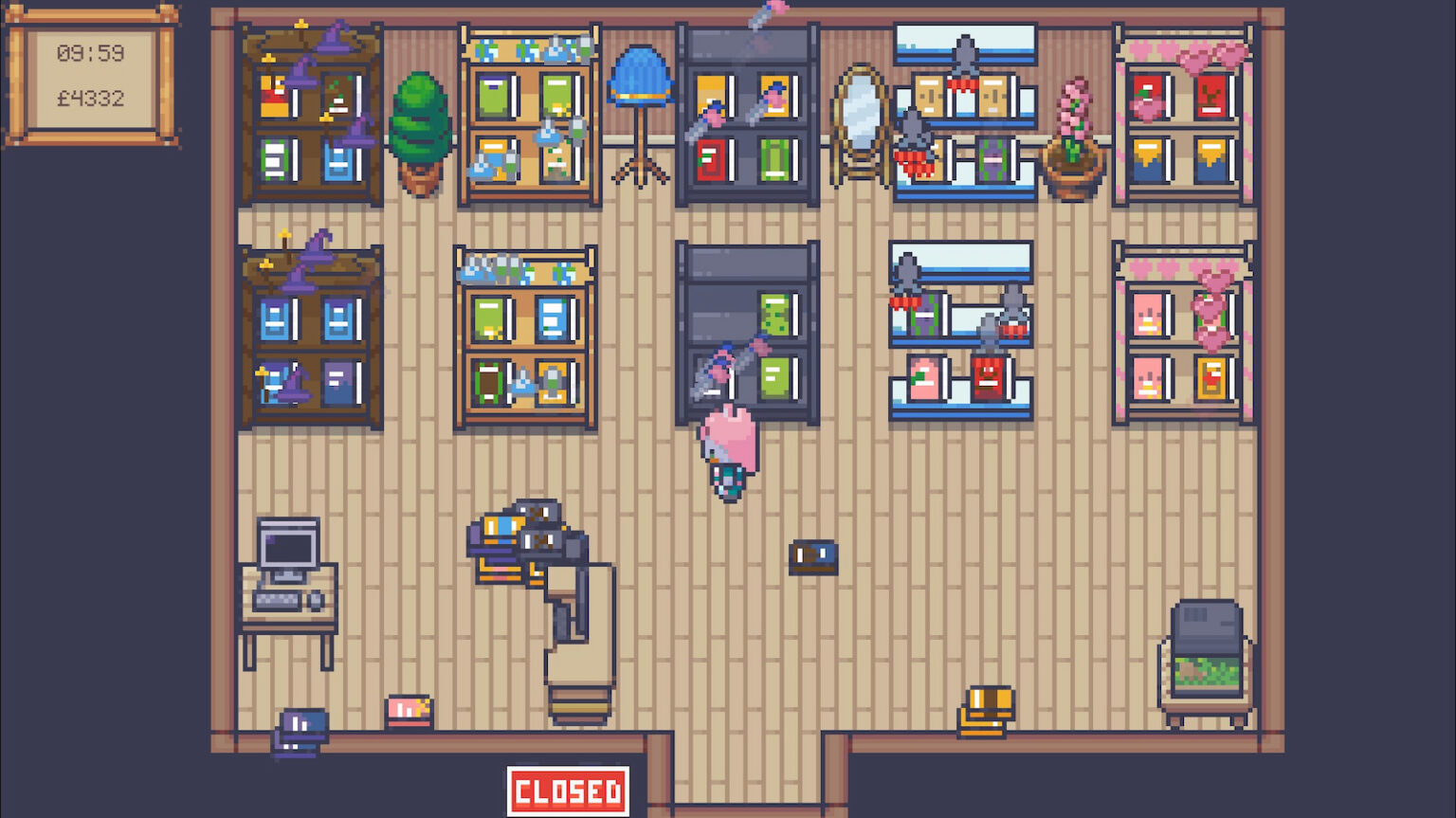Flip the yellow box near the bottom wall
This screenshot has height=818, width=1456.
pyautogui.click(x=986, y=706)
